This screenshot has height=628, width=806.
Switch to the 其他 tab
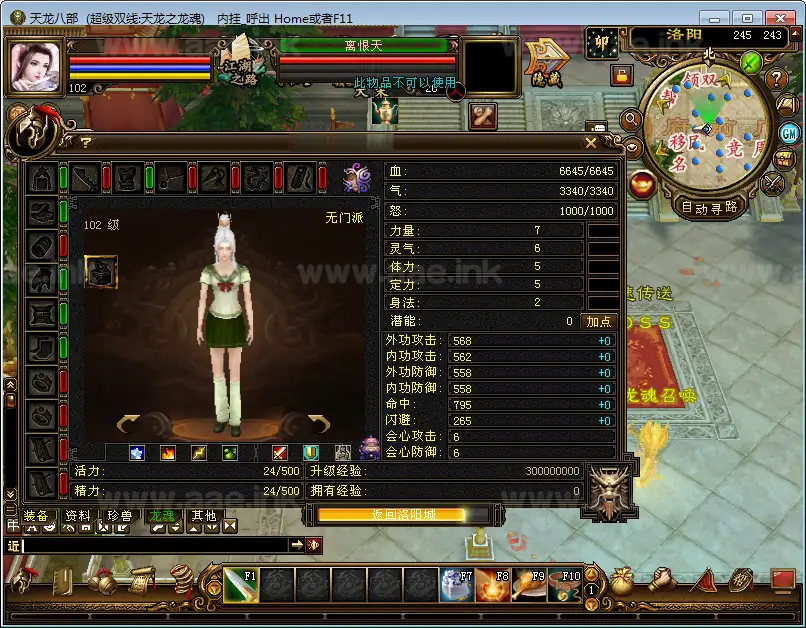pyautogui.click(x=203, y=516)
